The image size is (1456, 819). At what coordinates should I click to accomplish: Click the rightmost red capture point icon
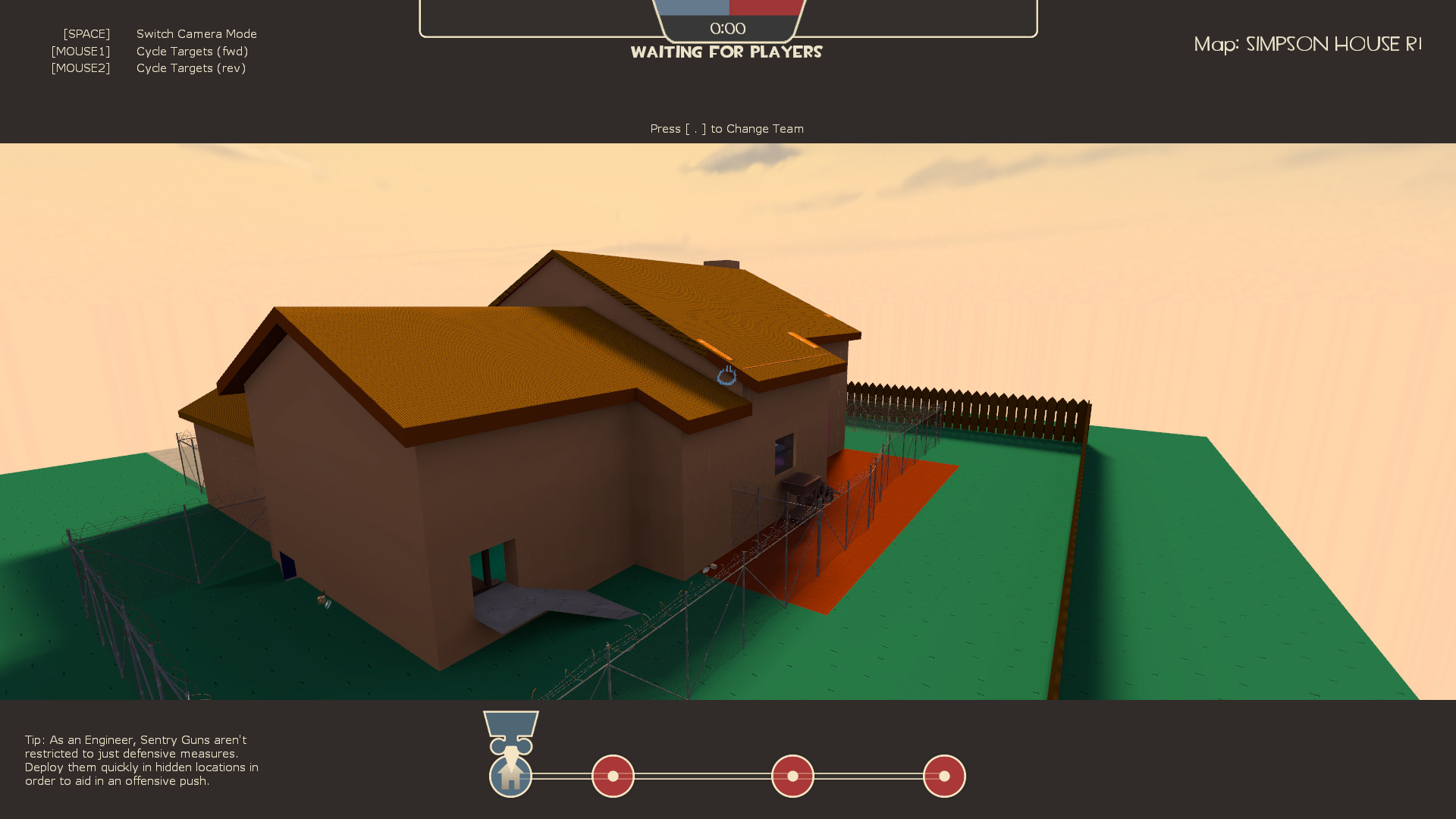(x=944, y=776)
